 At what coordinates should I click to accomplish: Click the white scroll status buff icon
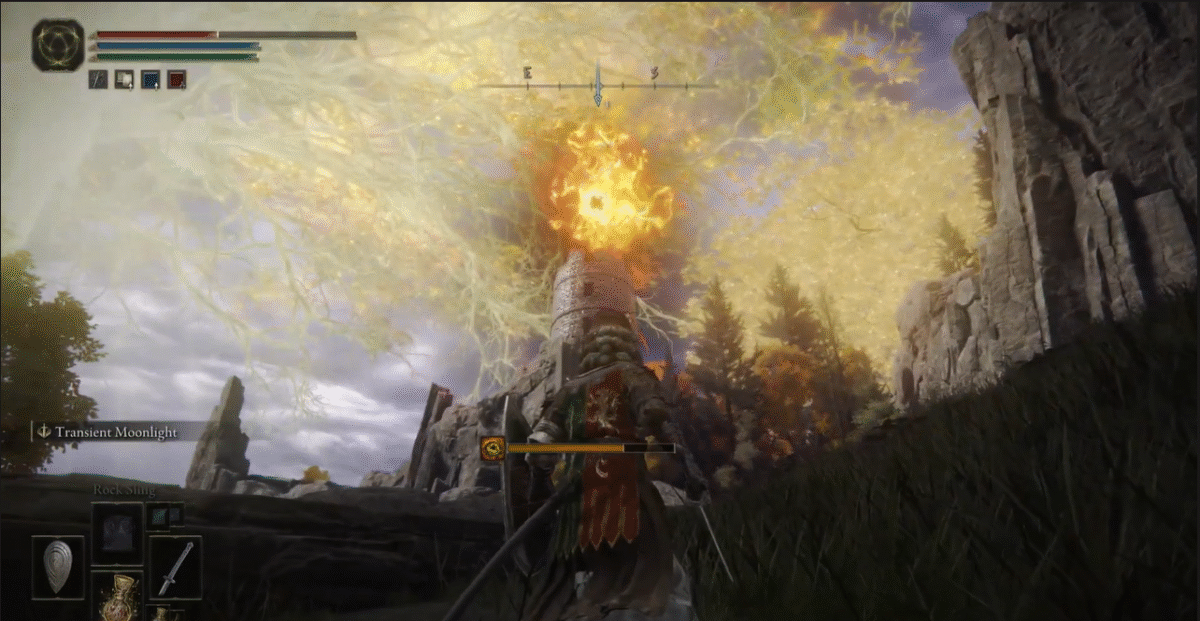click(124, 79)
